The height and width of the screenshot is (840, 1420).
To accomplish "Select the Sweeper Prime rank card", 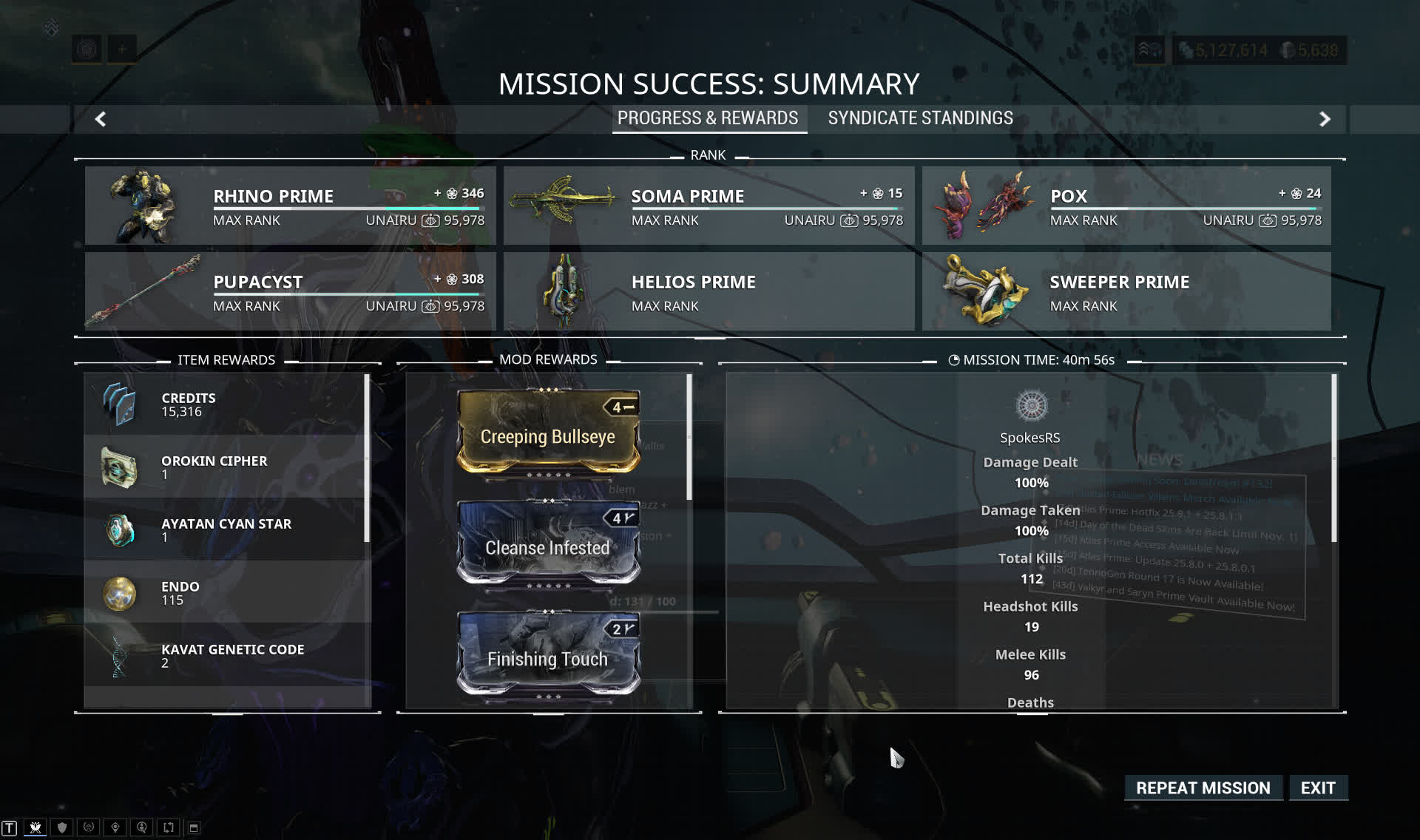I will [1126, 291].
